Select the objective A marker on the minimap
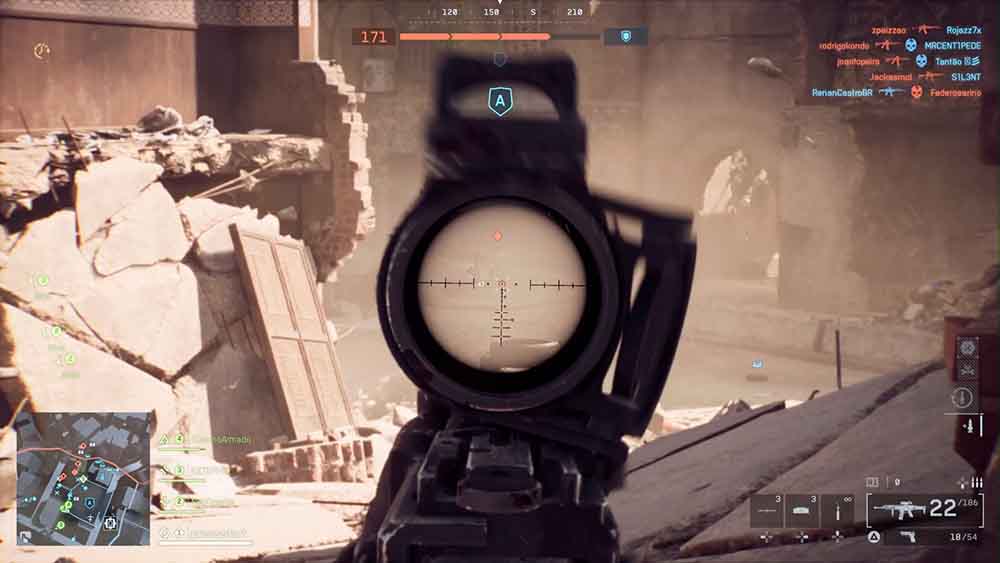 pyautogui.click(x=89, y=503)
